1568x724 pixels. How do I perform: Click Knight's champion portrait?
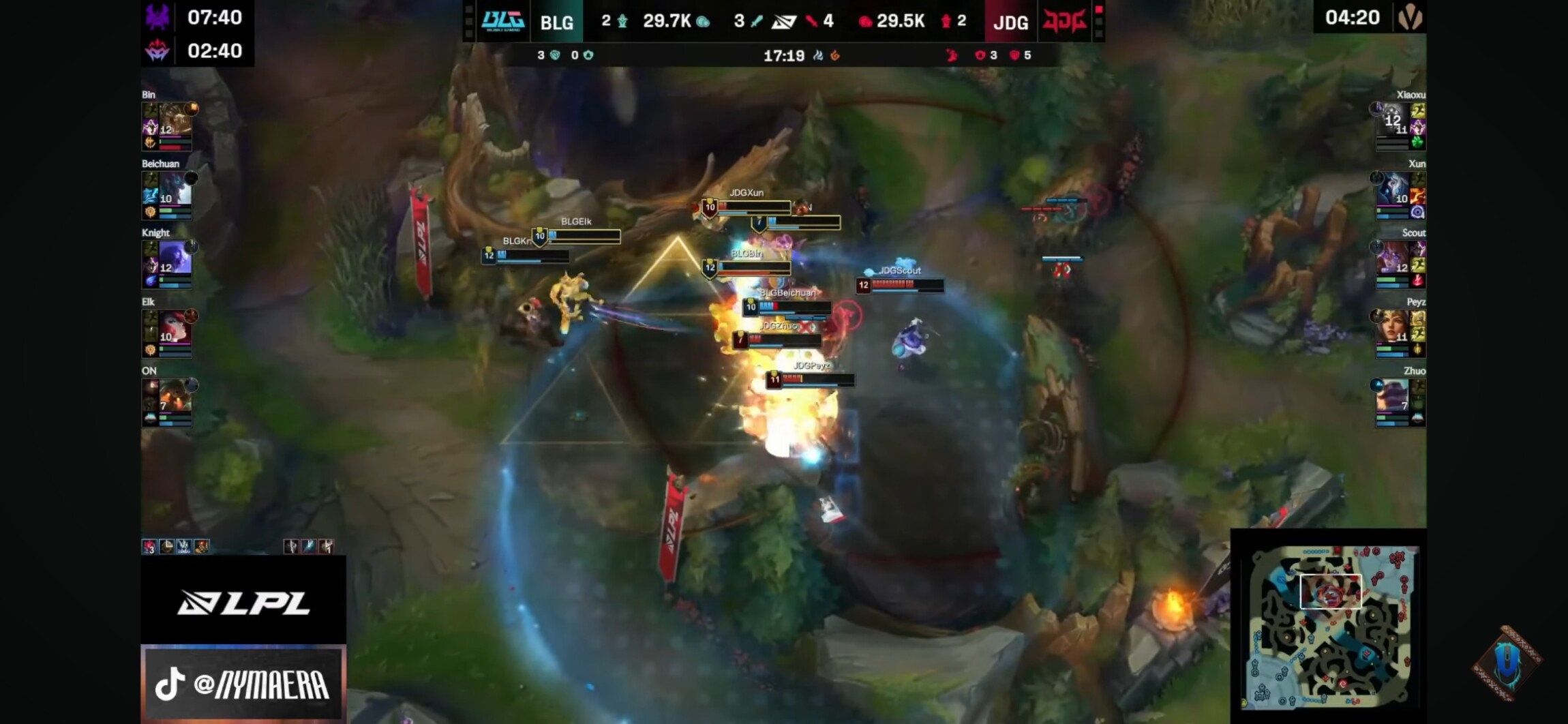(x=175, y=258)
